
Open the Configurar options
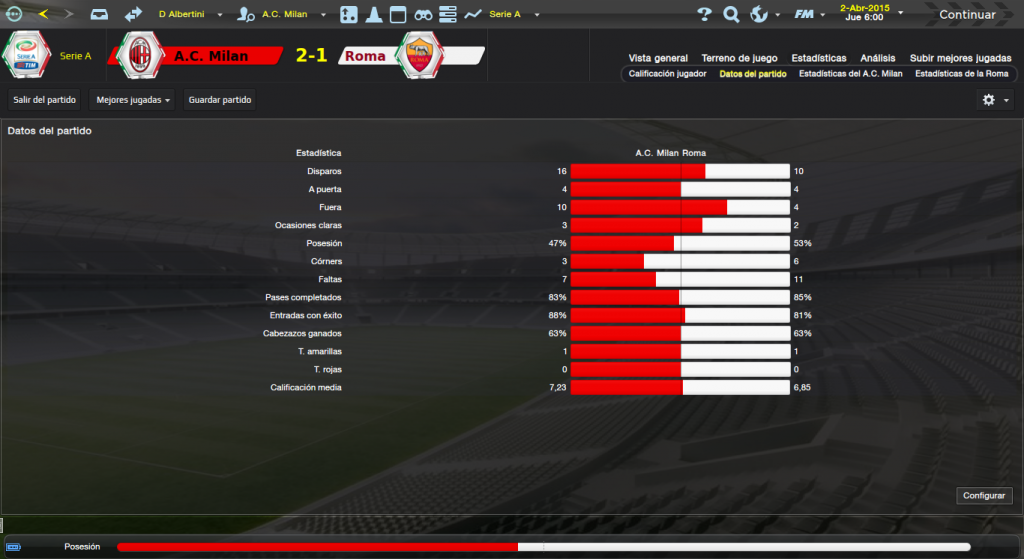985,496
